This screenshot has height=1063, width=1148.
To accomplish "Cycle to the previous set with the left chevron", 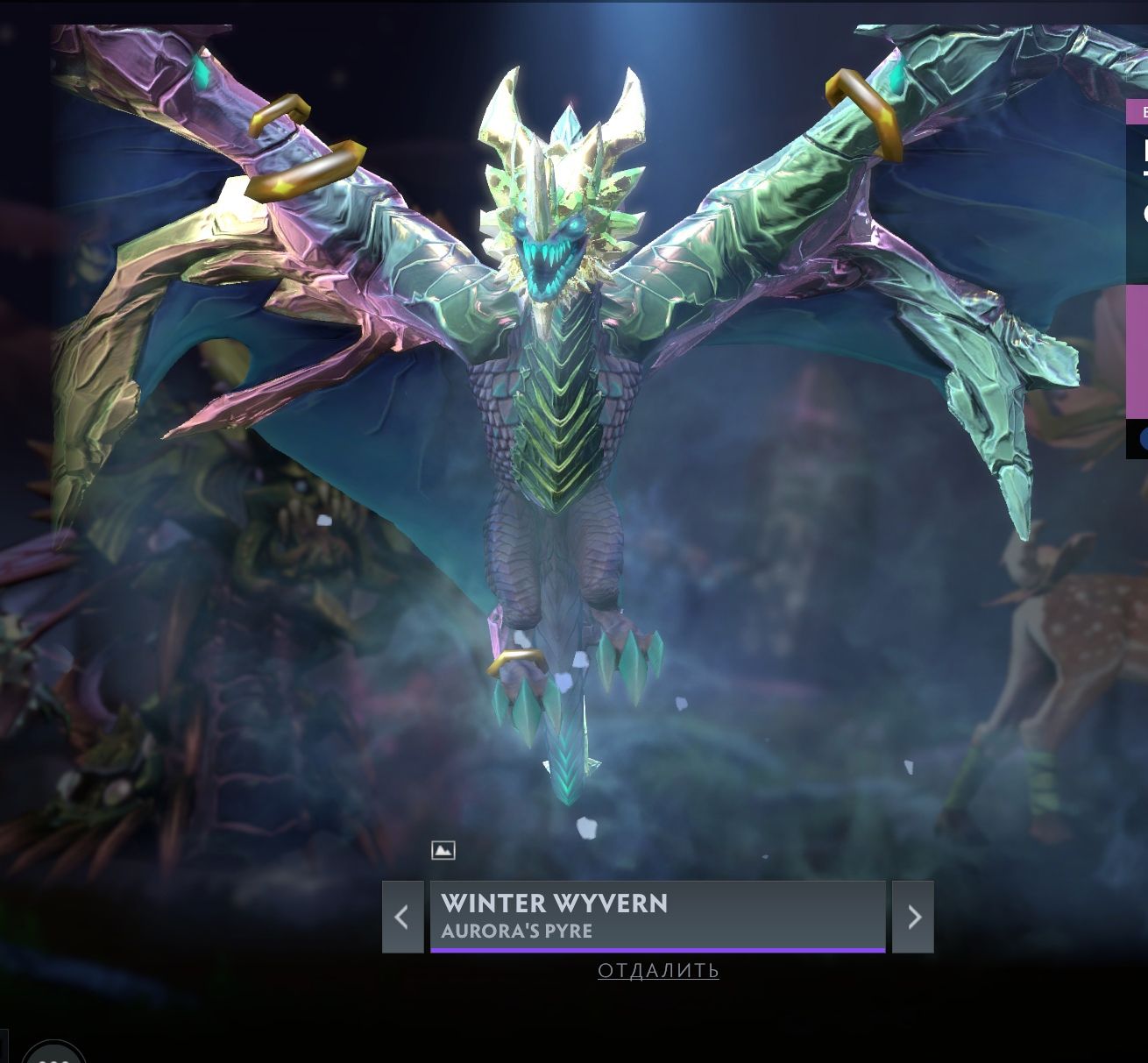I will [x=401, y=917].
